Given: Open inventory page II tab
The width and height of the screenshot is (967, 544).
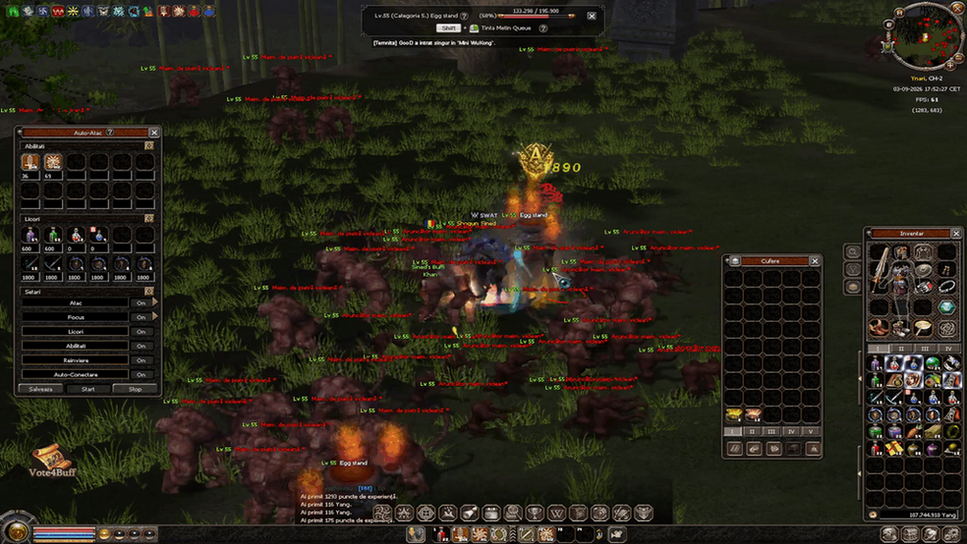Looking at the screenshot, I should 901,349.
